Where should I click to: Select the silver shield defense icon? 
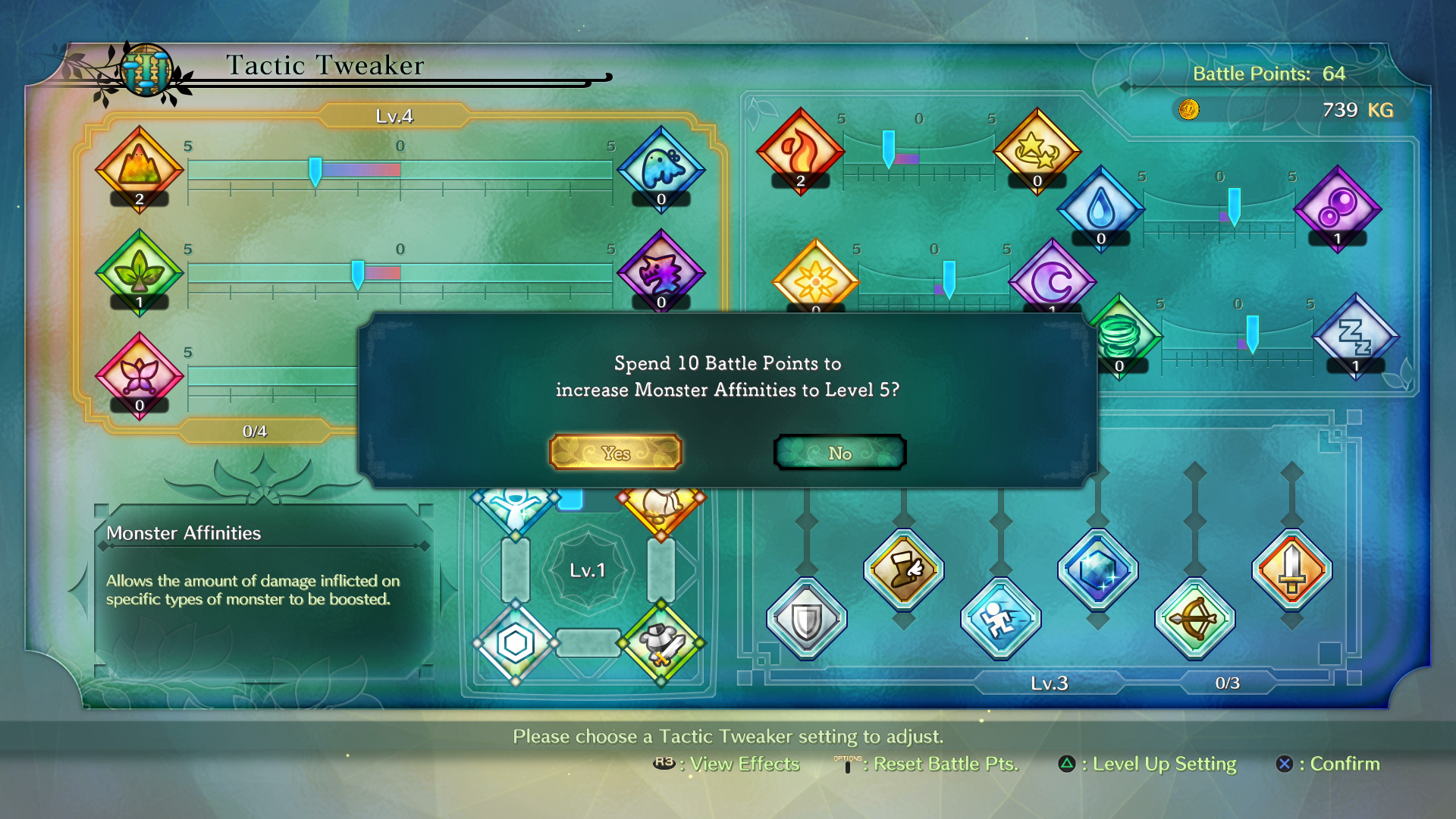(805, 618)
